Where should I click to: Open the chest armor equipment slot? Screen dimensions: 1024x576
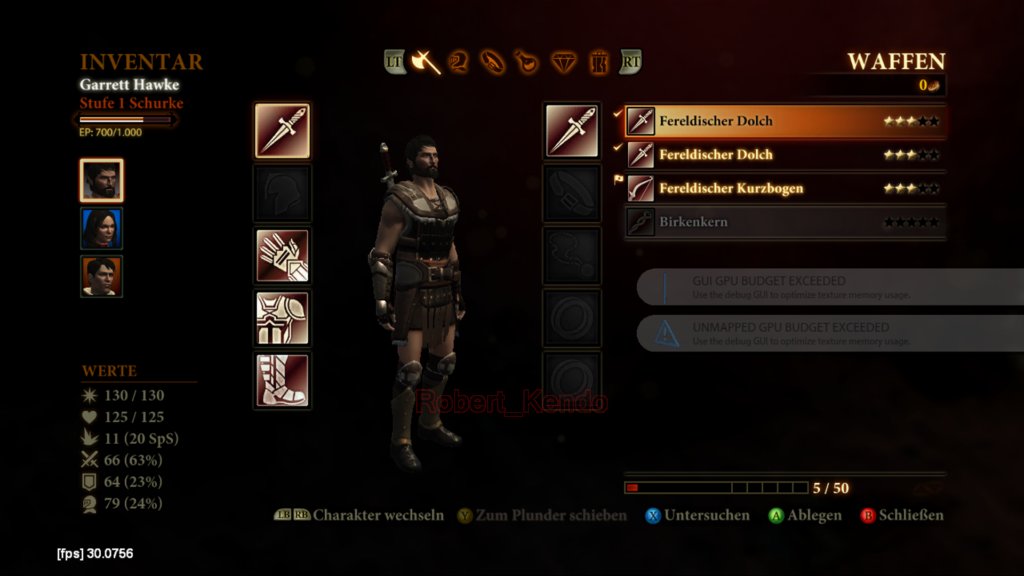point(282,318)
